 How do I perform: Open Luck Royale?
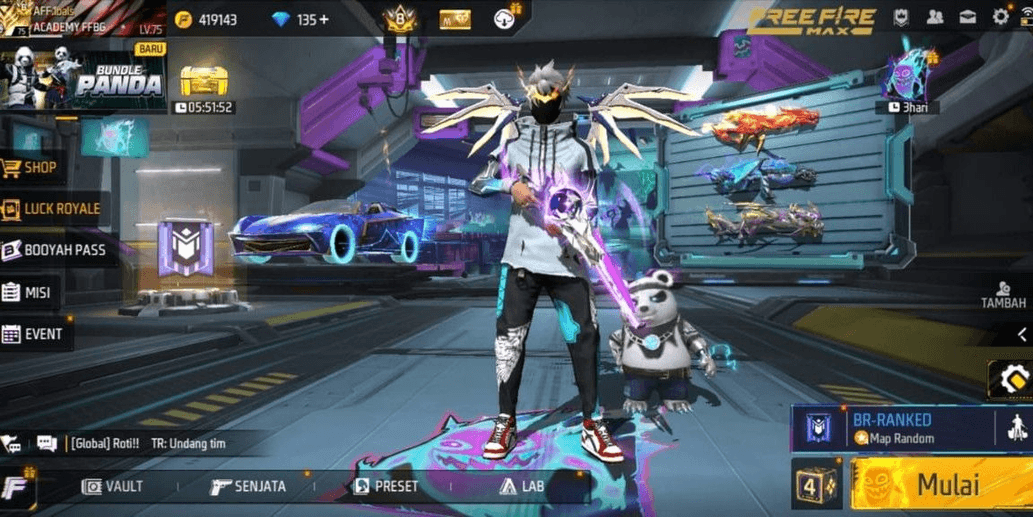pyautogui.click(x=52, y=209)
